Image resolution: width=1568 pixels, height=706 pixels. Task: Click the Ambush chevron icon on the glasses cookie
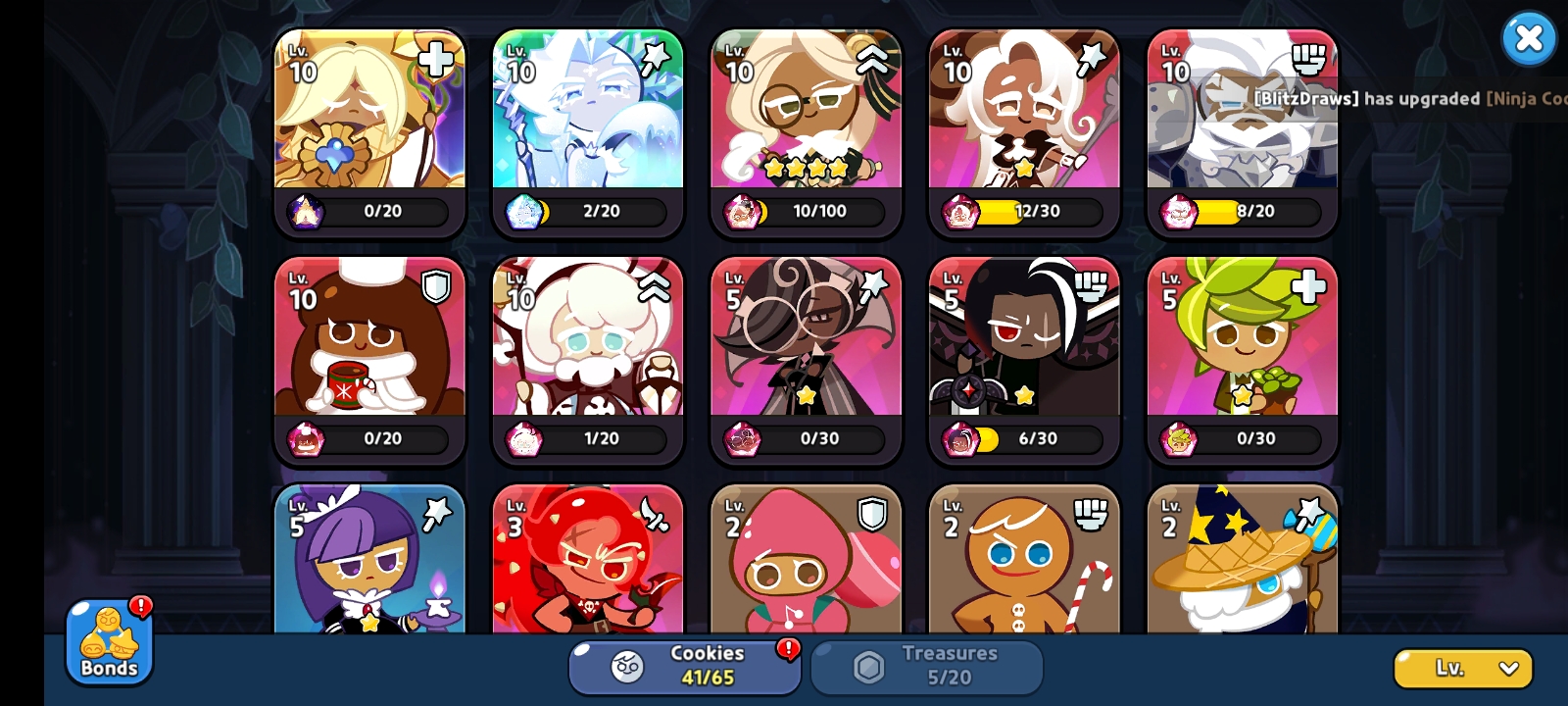click(x=872, y=59)
